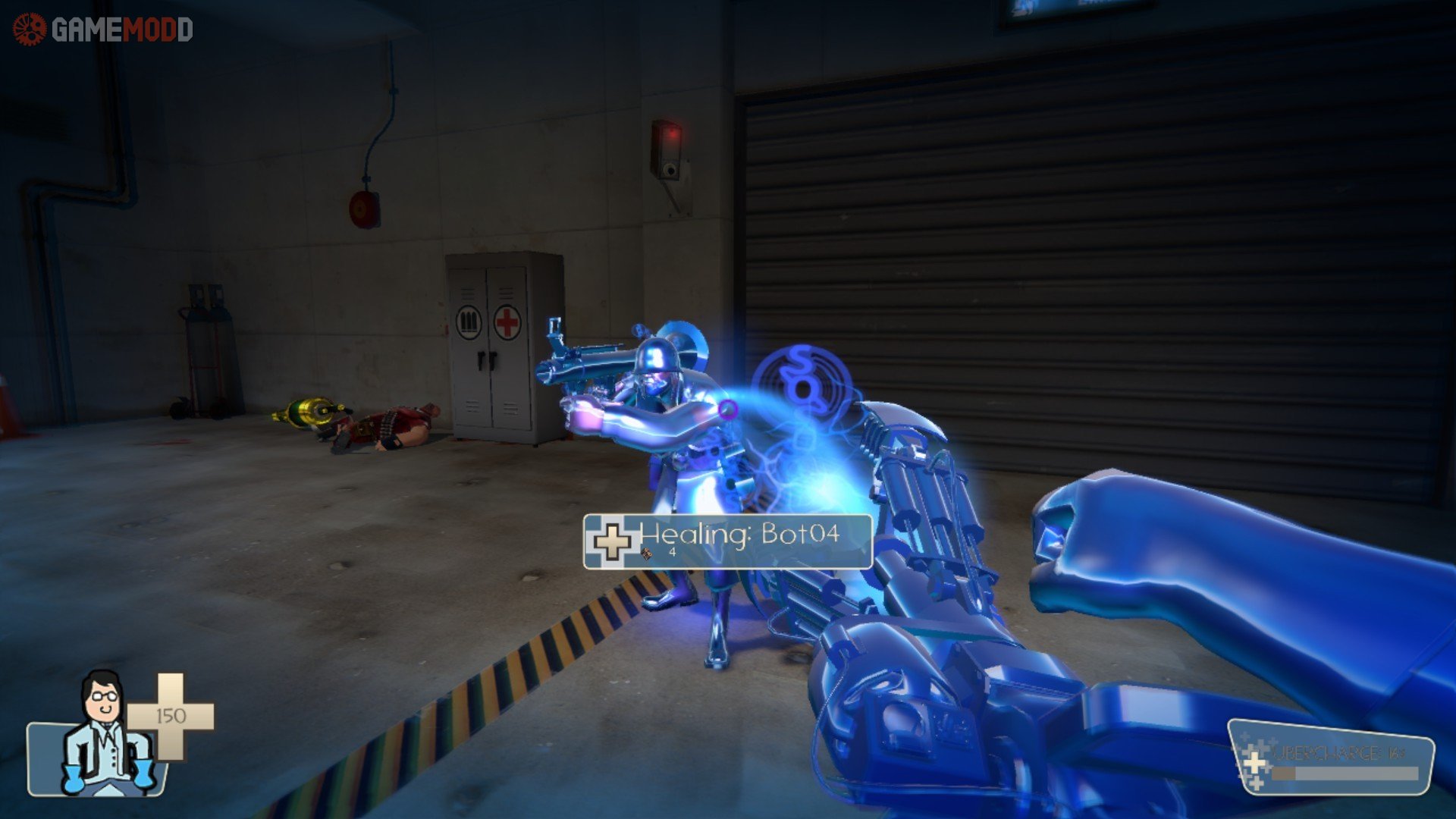Viewport: 1456px width, 819px height.
Task: Click the Healing: Bot04 target panel
Action: (727, 541)
